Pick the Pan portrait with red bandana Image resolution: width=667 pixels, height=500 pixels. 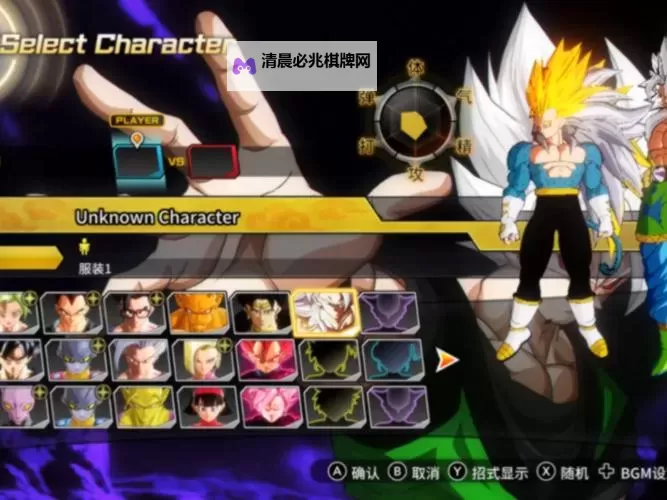coord(207,406)
